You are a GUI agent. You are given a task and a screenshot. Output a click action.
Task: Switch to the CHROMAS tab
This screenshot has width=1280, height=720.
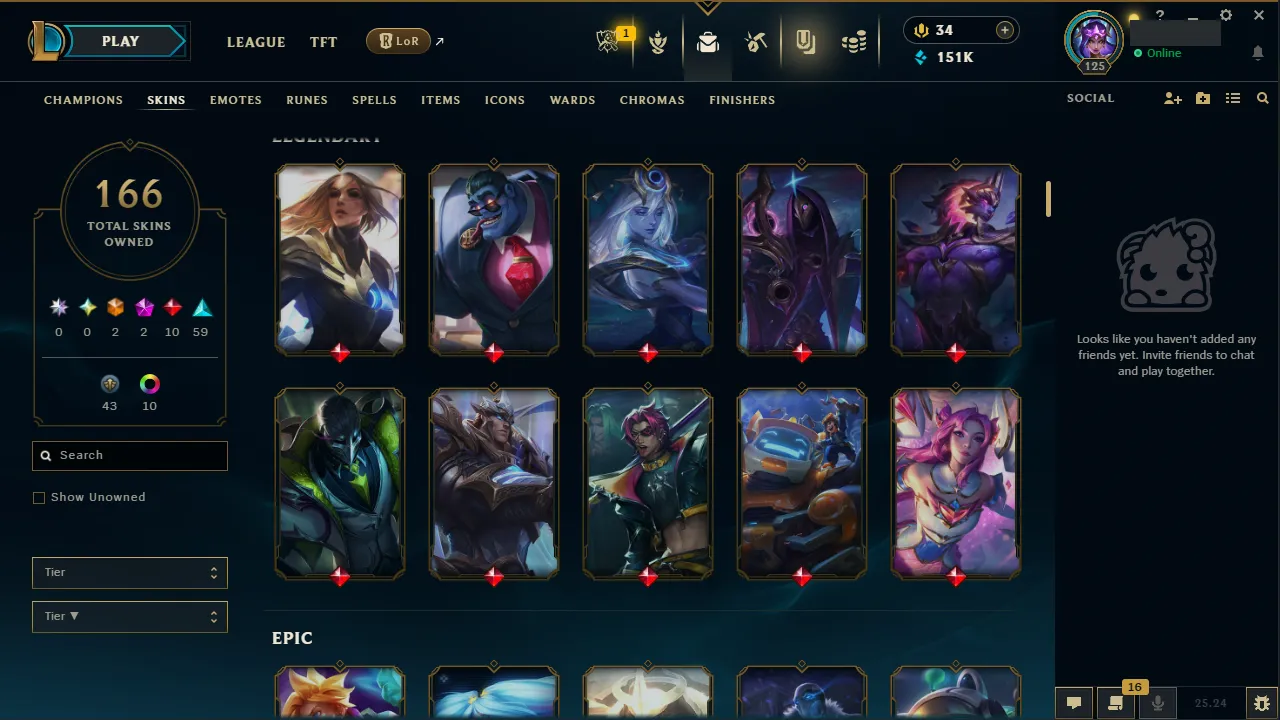click(652, 100)
